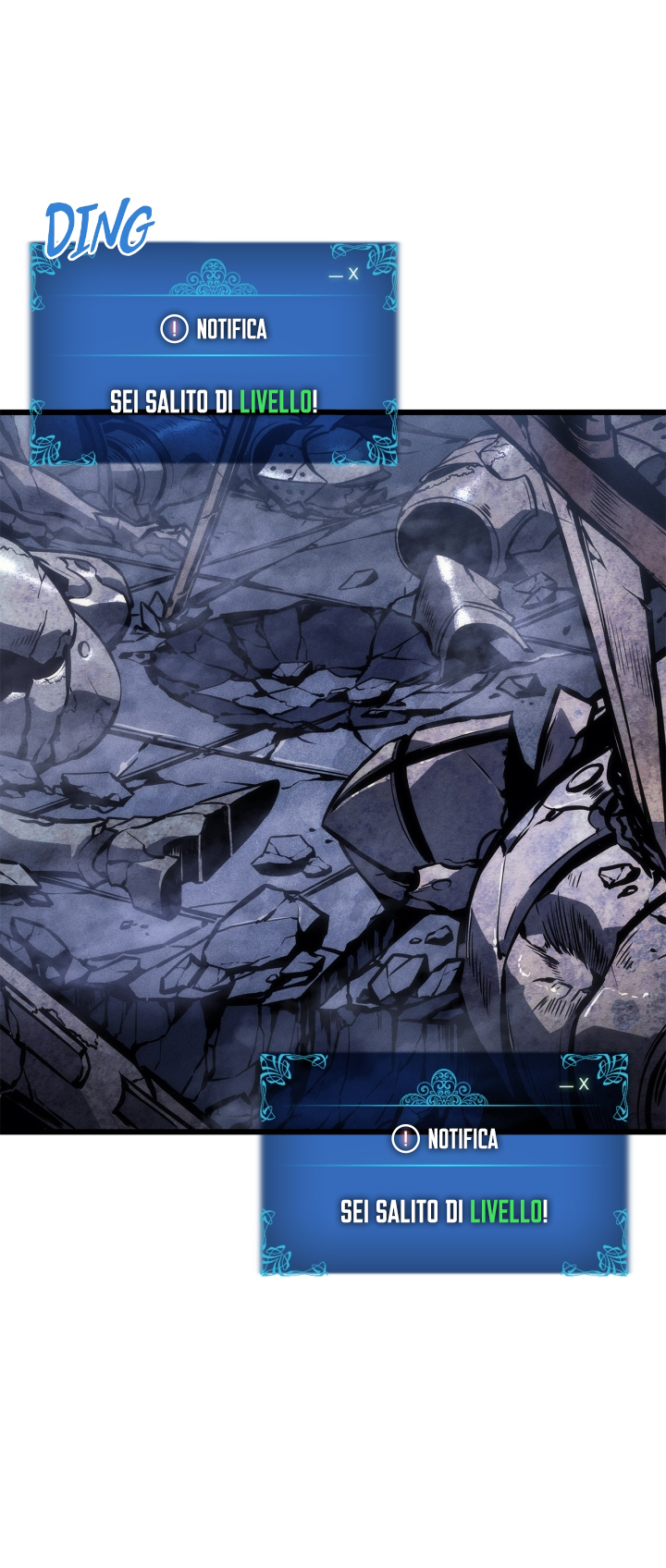
Task: Minimize the notification window overlapping the rubble's lower edge
Action: pos(566,1085)
